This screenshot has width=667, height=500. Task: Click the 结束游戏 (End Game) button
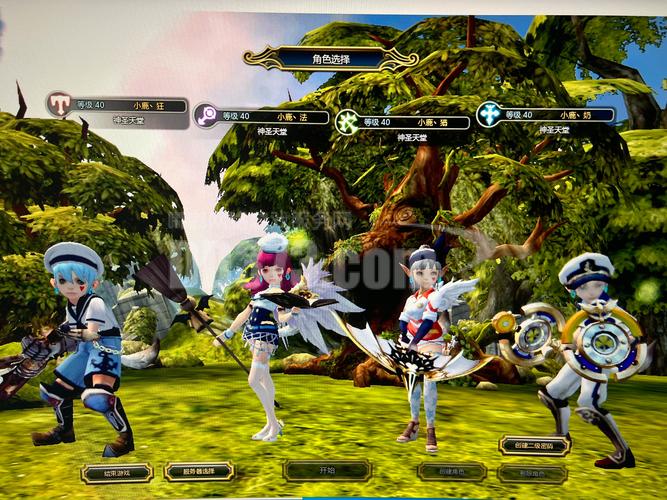pyautogui.click(x=116, y=472)
